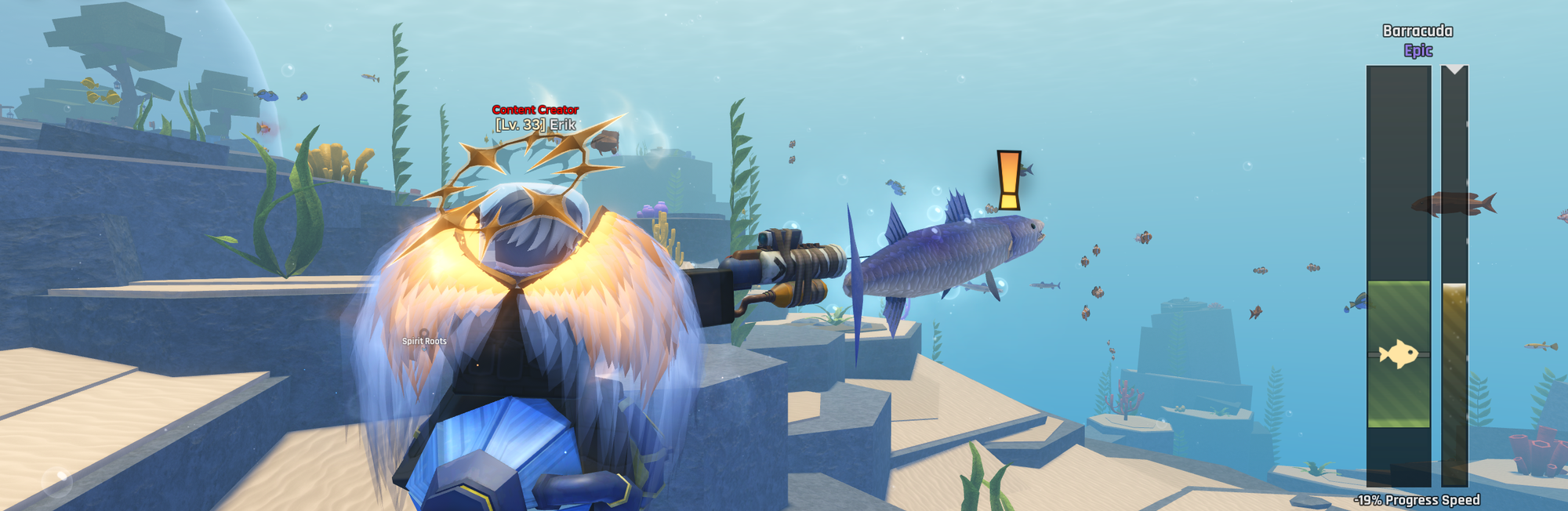Click the yellow fish icon in the reel bar
Screen dimensions: 1568x511
point(1398,354)
